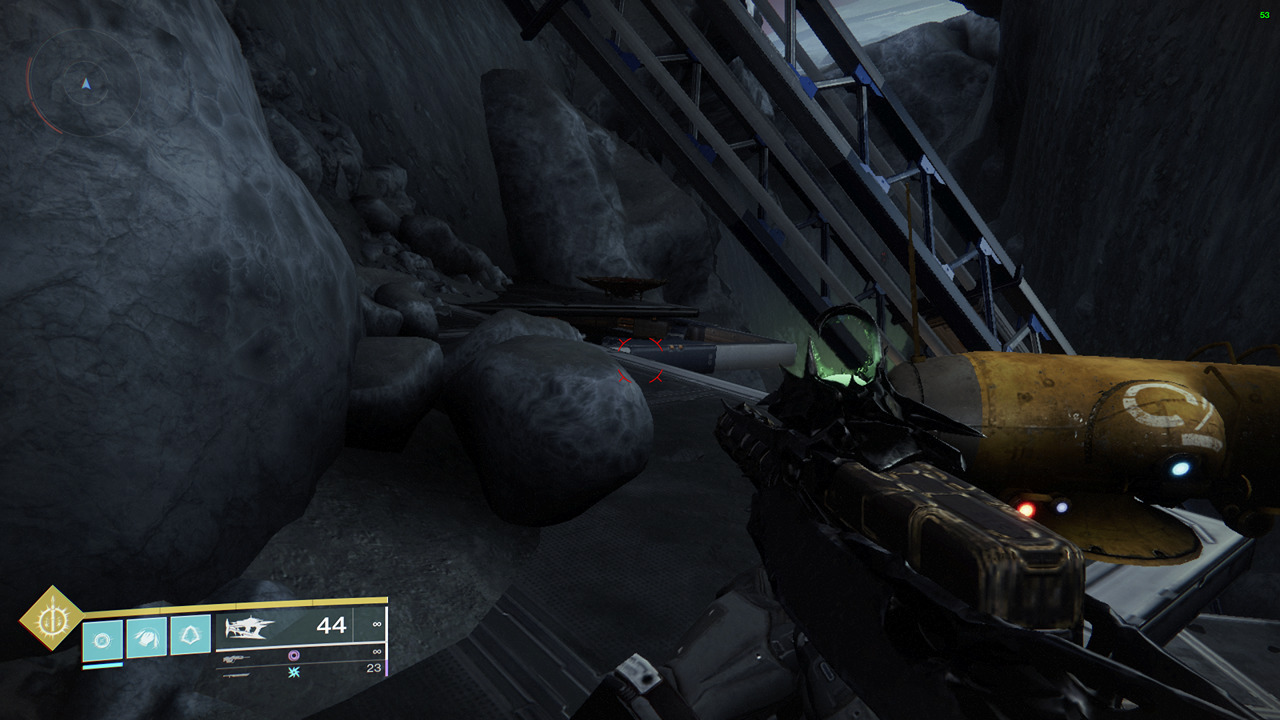Expand the radar minimap circle
Viewport: 1280px width, 720px height.
[x=85, y=85]
